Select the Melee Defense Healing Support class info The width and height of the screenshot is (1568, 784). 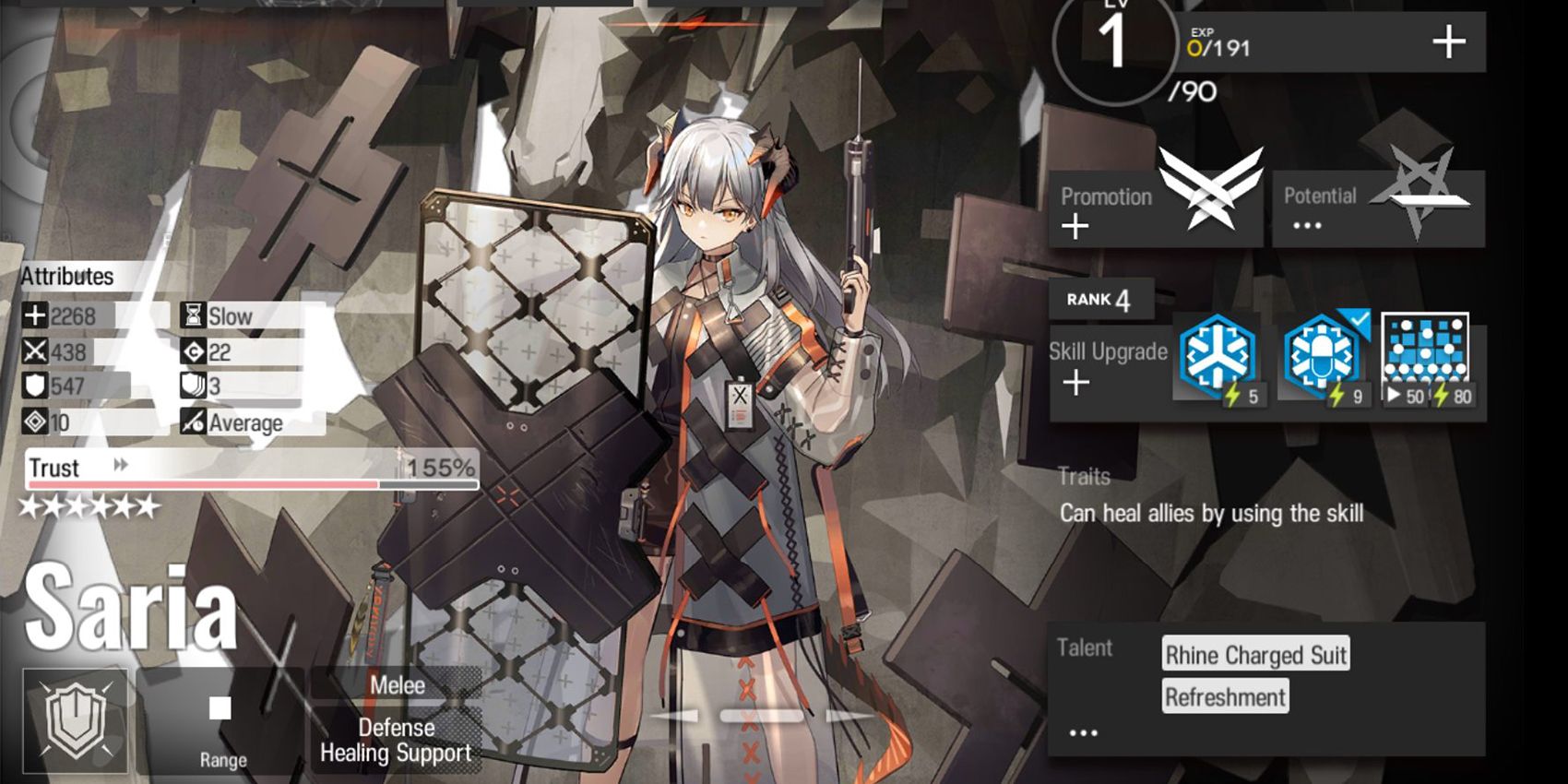(x=395, y=721)
